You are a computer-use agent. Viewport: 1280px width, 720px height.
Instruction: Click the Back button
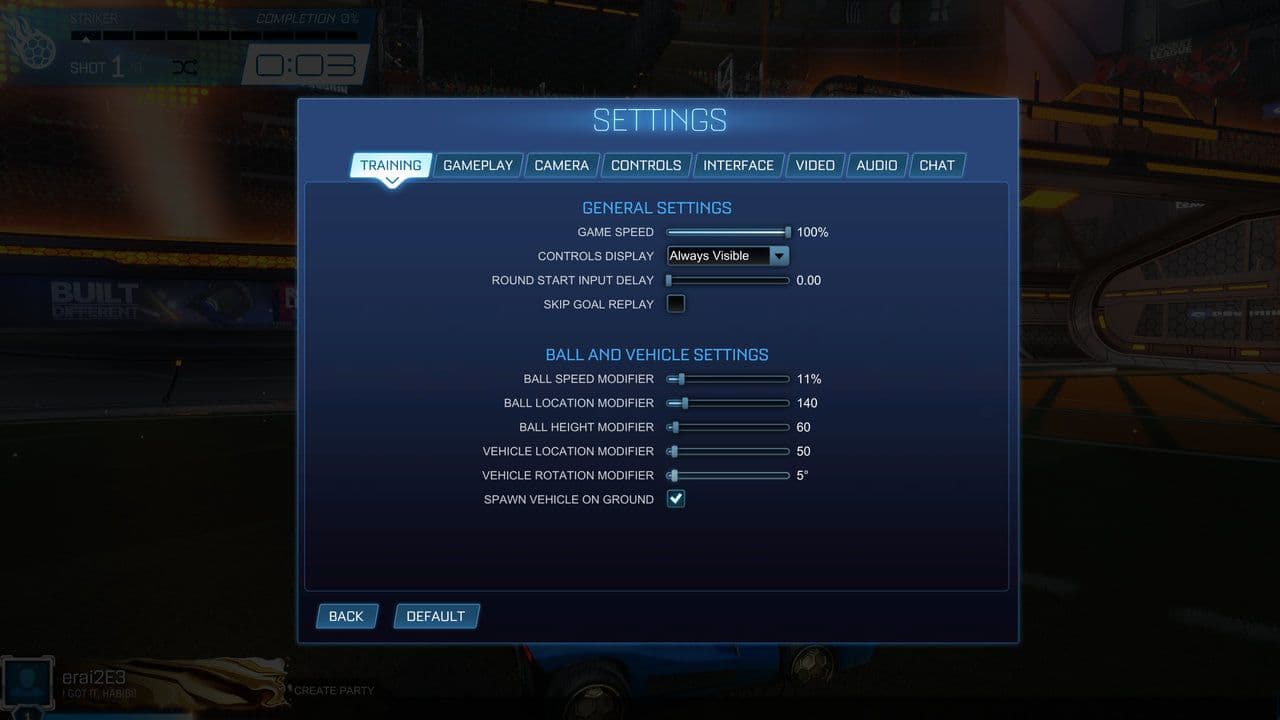click(x=346, y=616)
